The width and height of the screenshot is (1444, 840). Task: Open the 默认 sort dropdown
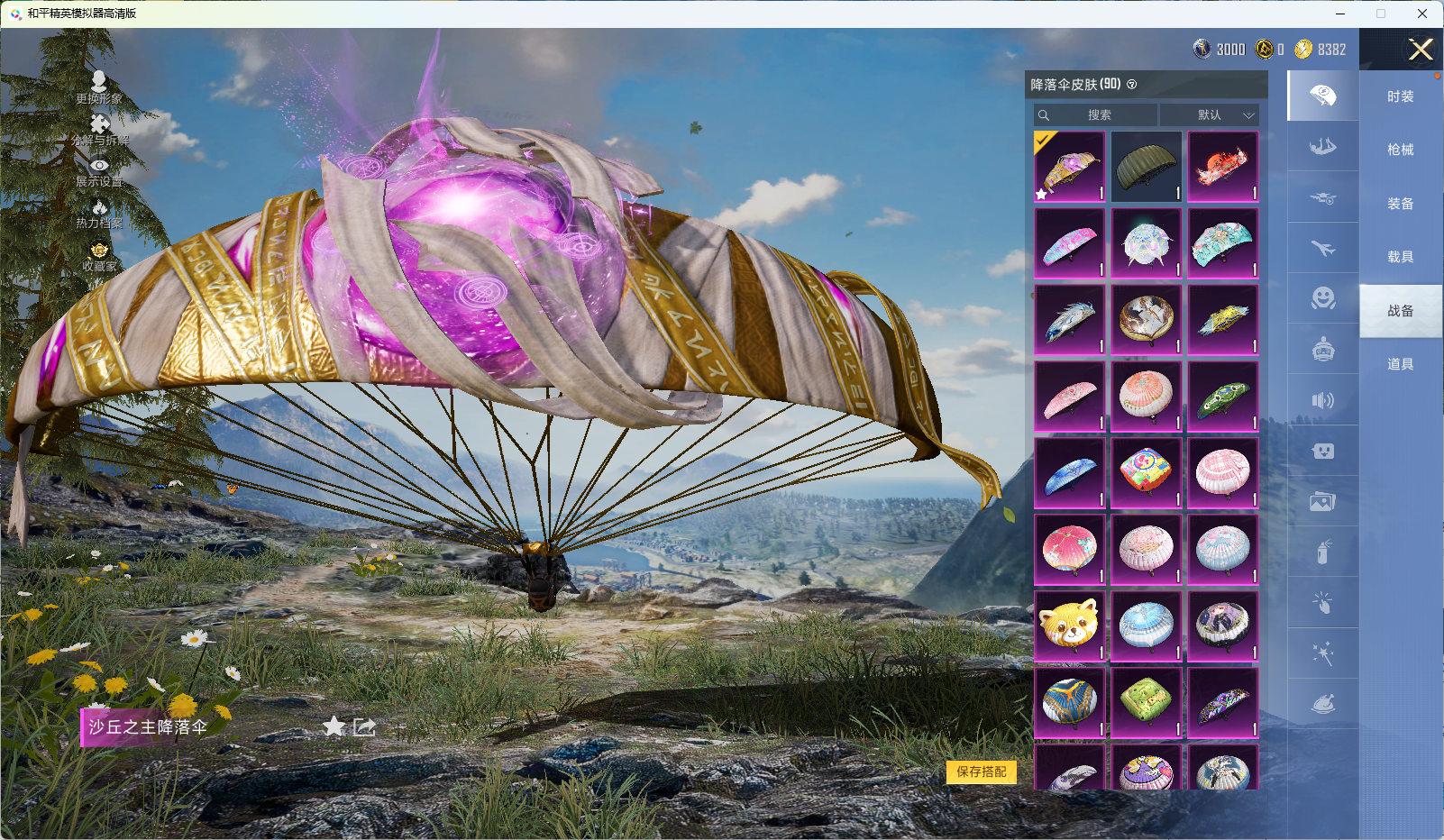[1209, 115]
